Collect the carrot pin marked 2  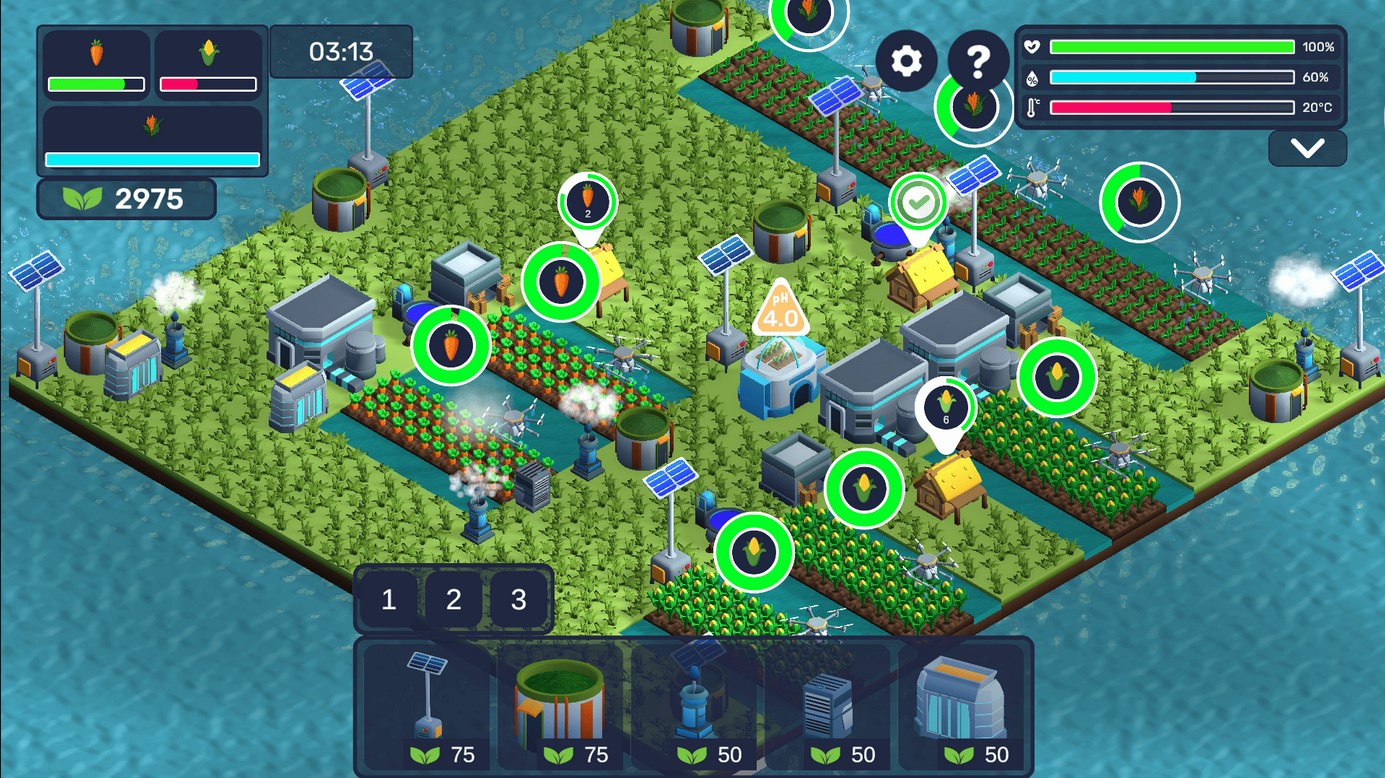[x=587, y=202]
